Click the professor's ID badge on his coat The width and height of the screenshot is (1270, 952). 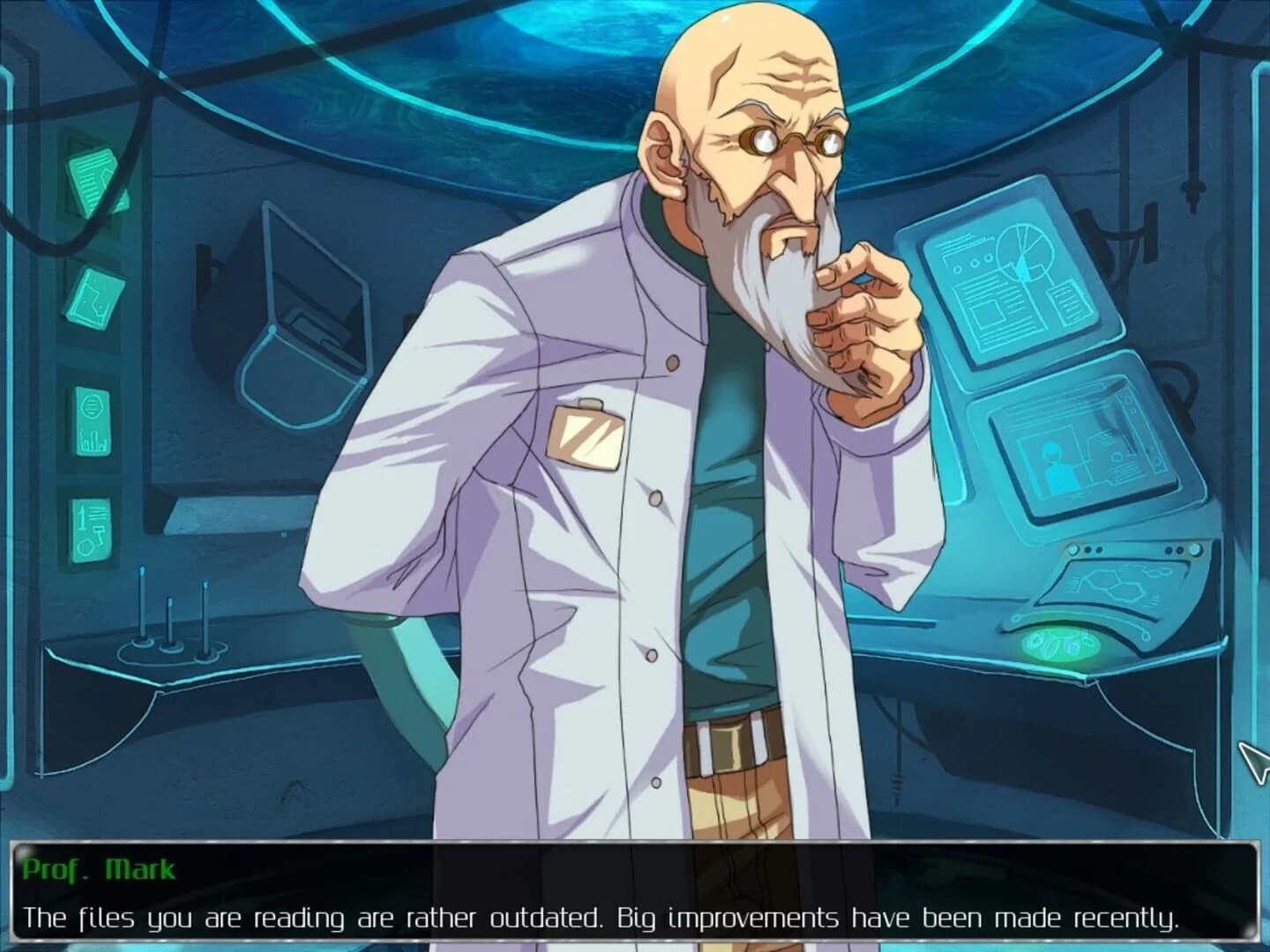[586, 436]
